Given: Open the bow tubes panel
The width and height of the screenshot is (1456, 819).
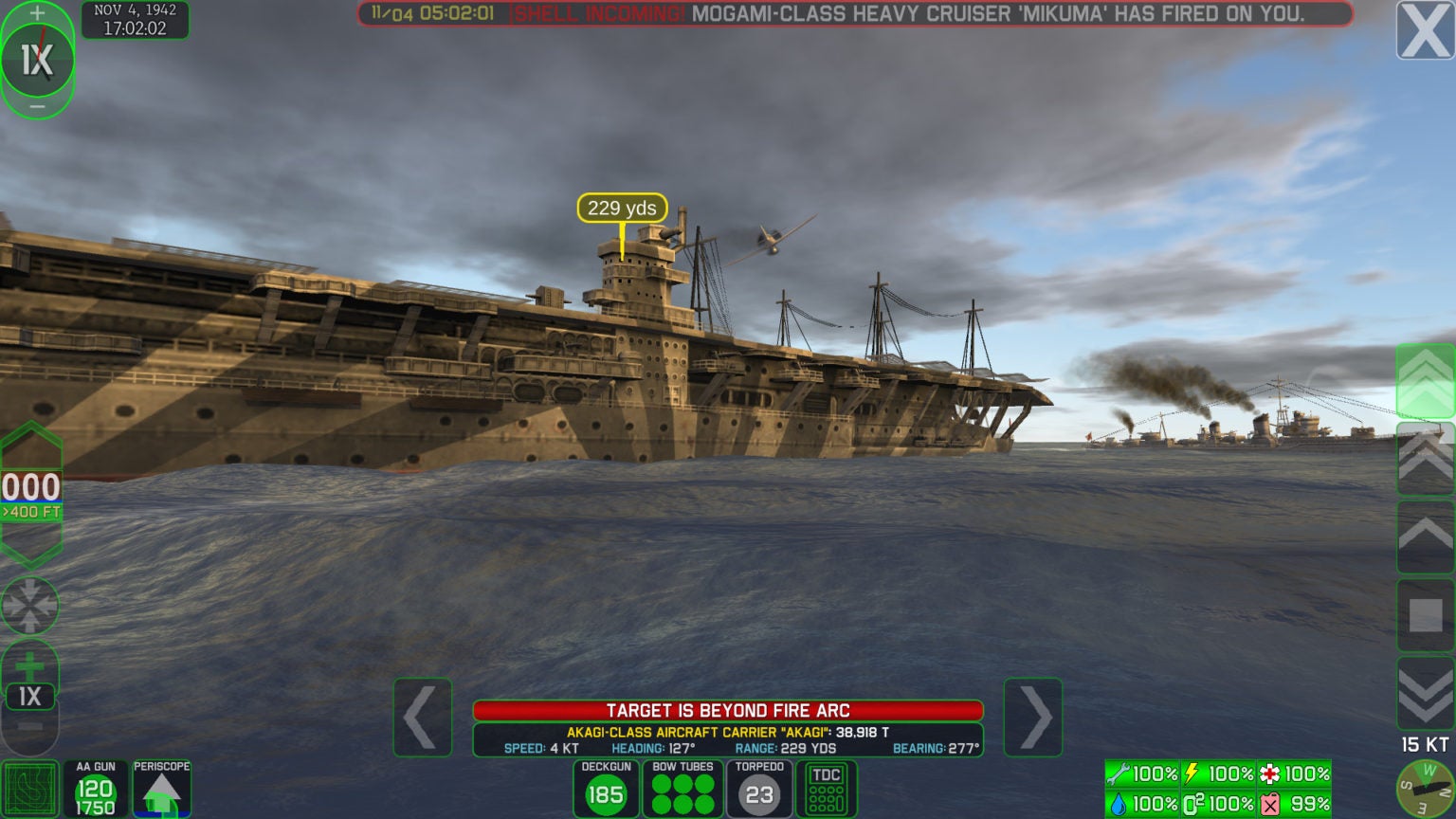Looking at the screenshot, I should coord(682,789).
